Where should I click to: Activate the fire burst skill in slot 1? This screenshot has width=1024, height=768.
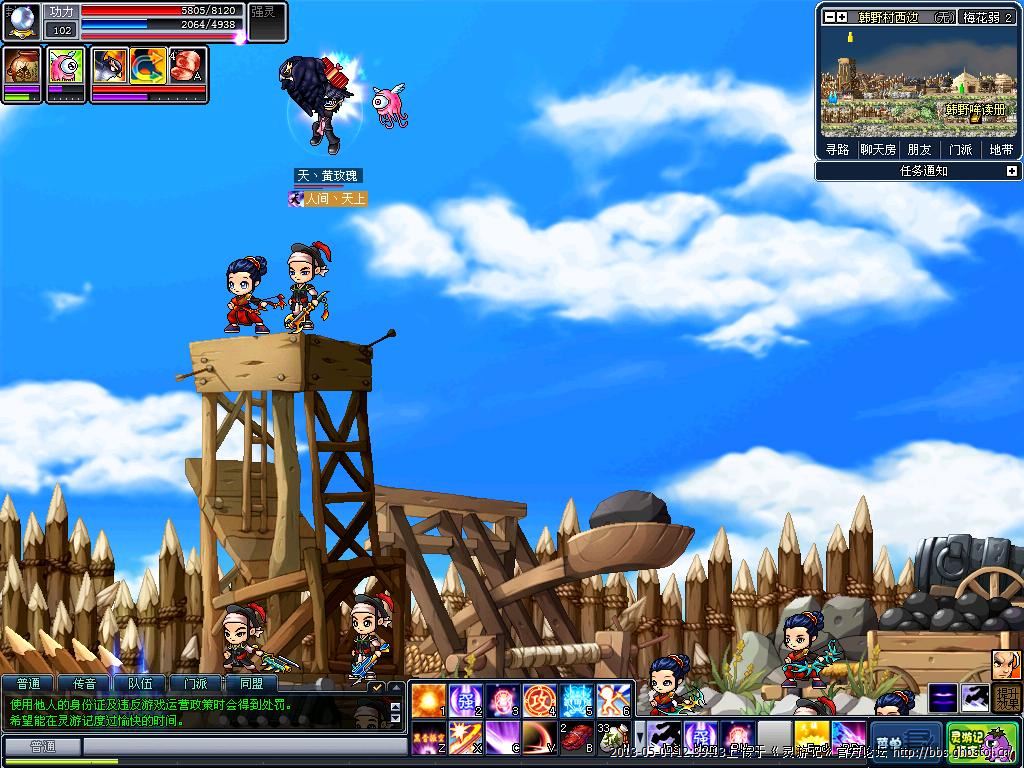tap(428, 699)
